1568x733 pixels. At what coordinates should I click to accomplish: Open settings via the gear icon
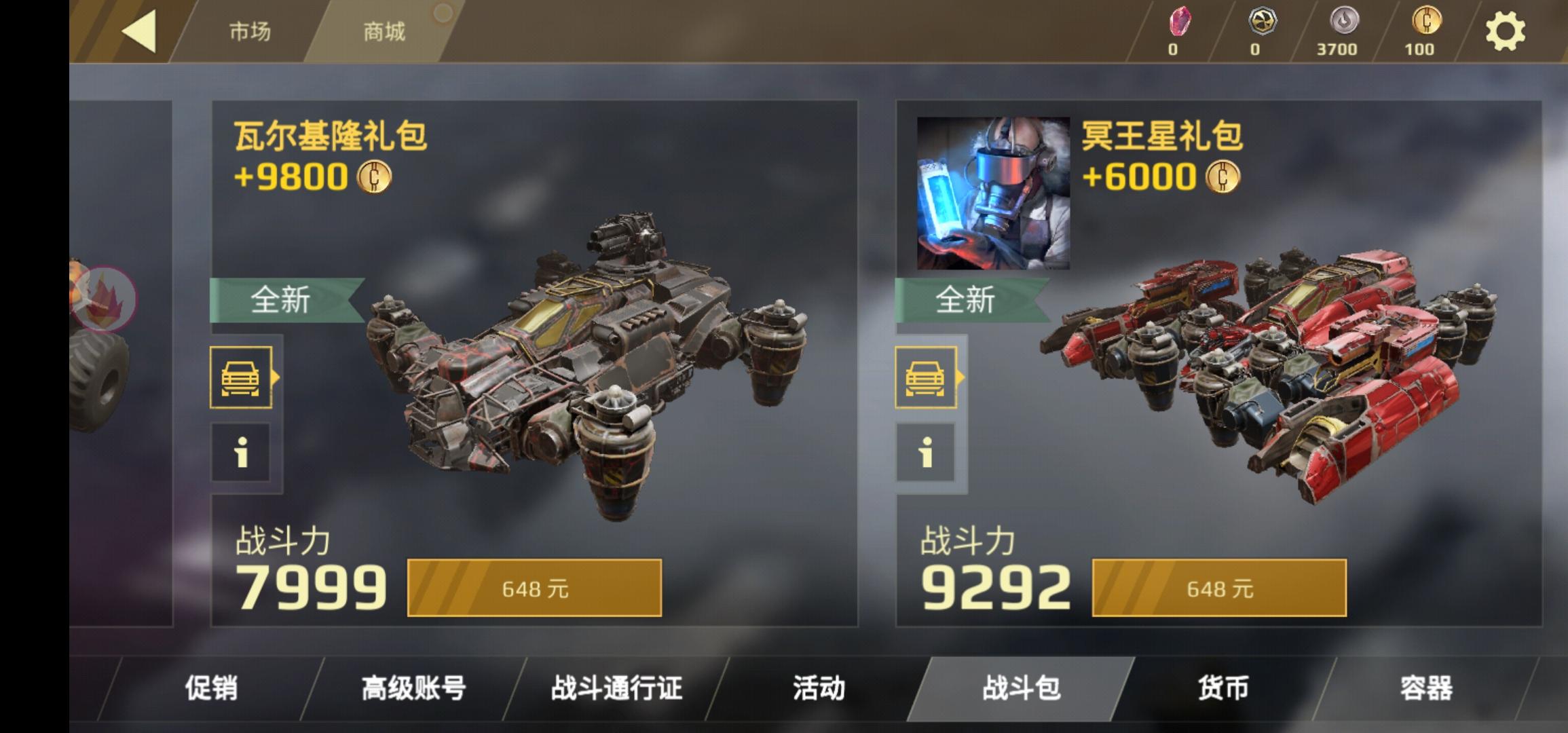1505,31
